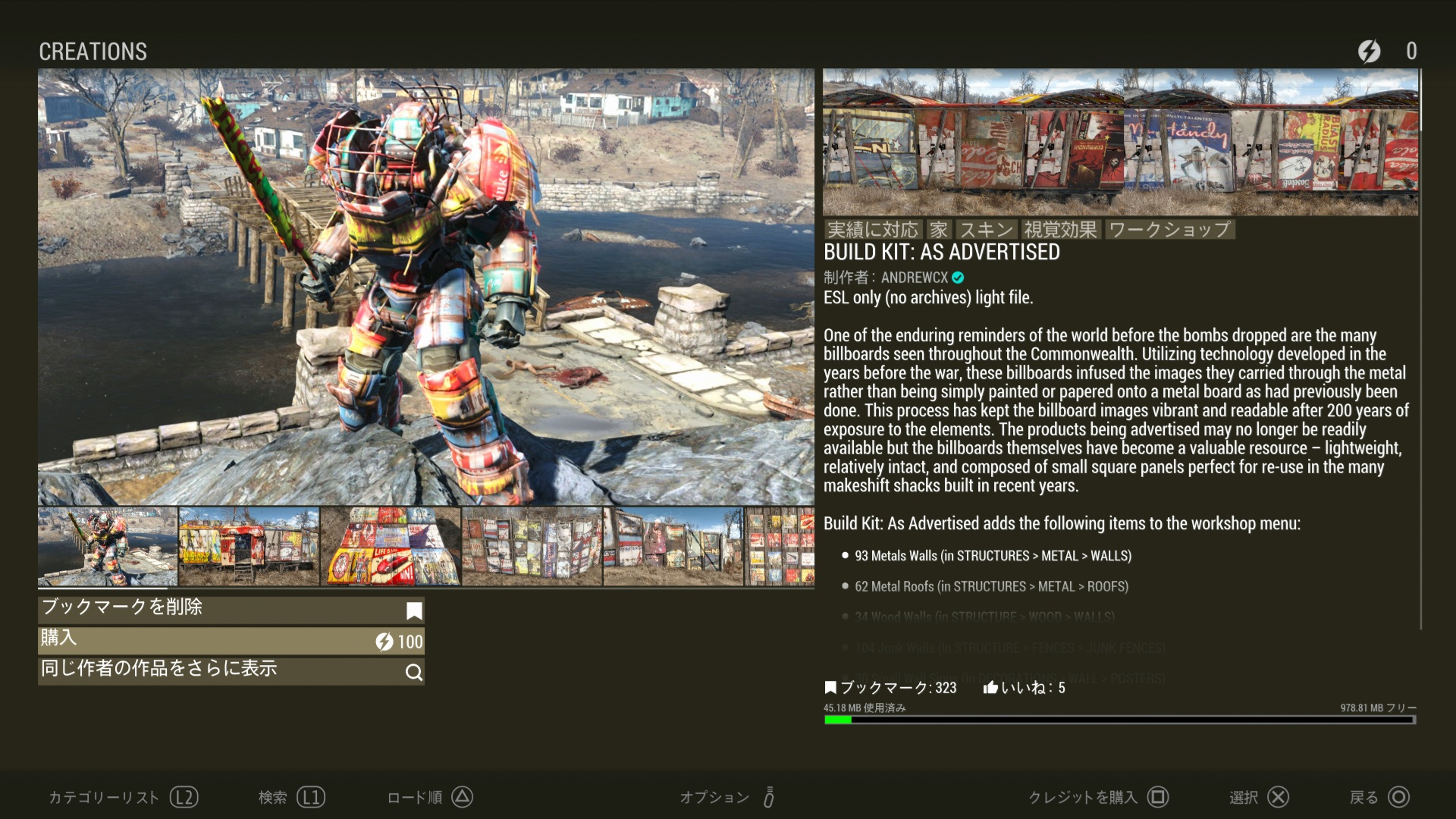The width and height of the screenshot is (1456, 819).
Task: Click the description panel scrollbar
Action: (x=1420, y=349)
